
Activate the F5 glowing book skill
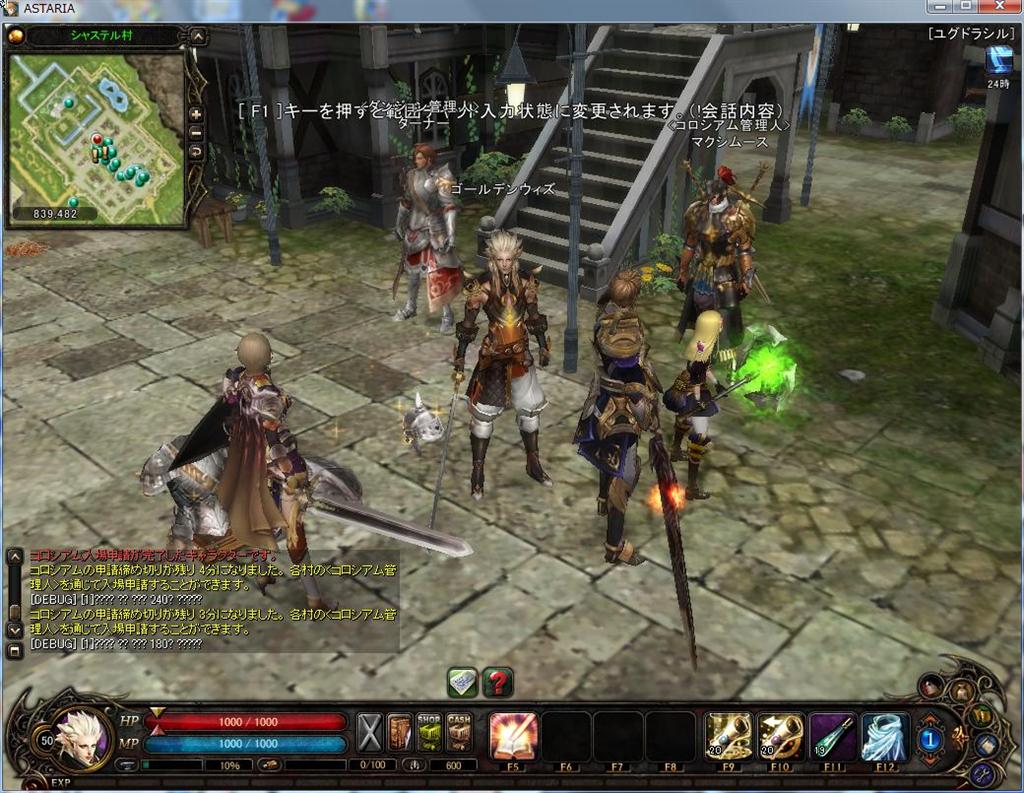[514, 736]
